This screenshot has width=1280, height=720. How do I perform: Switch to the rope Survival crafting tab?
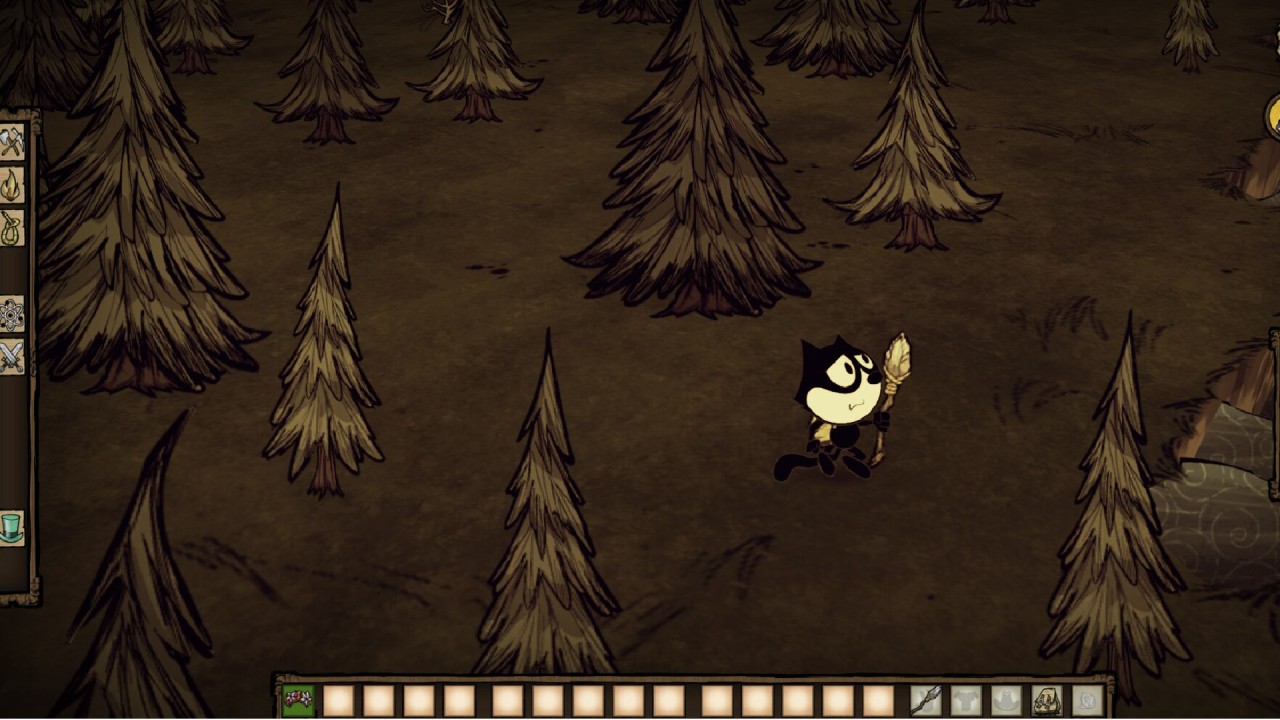tap(12, 228)
